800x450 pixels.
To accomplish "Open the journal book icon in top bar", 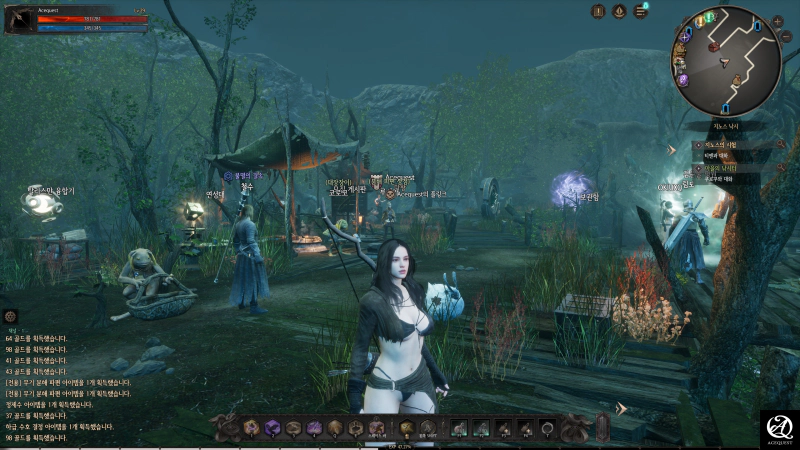I will [598, 11].
